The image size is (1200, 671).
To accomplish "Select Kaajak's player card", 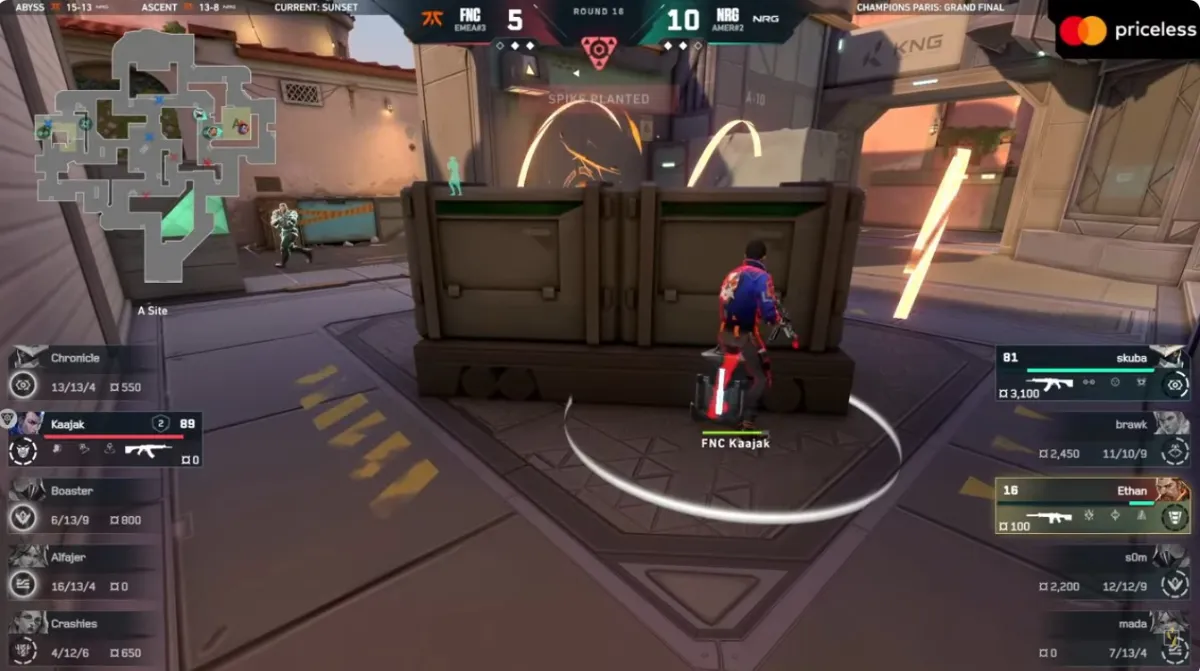I will click(105, 438).
